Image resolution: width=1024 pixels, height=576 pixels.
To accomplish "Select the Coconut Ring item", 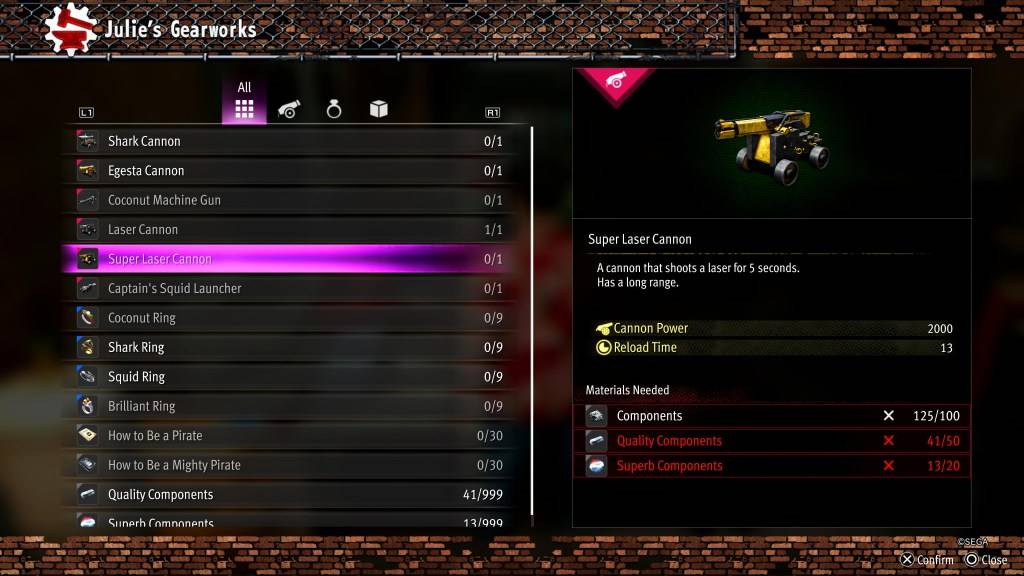I will click(x=290, y=318).
